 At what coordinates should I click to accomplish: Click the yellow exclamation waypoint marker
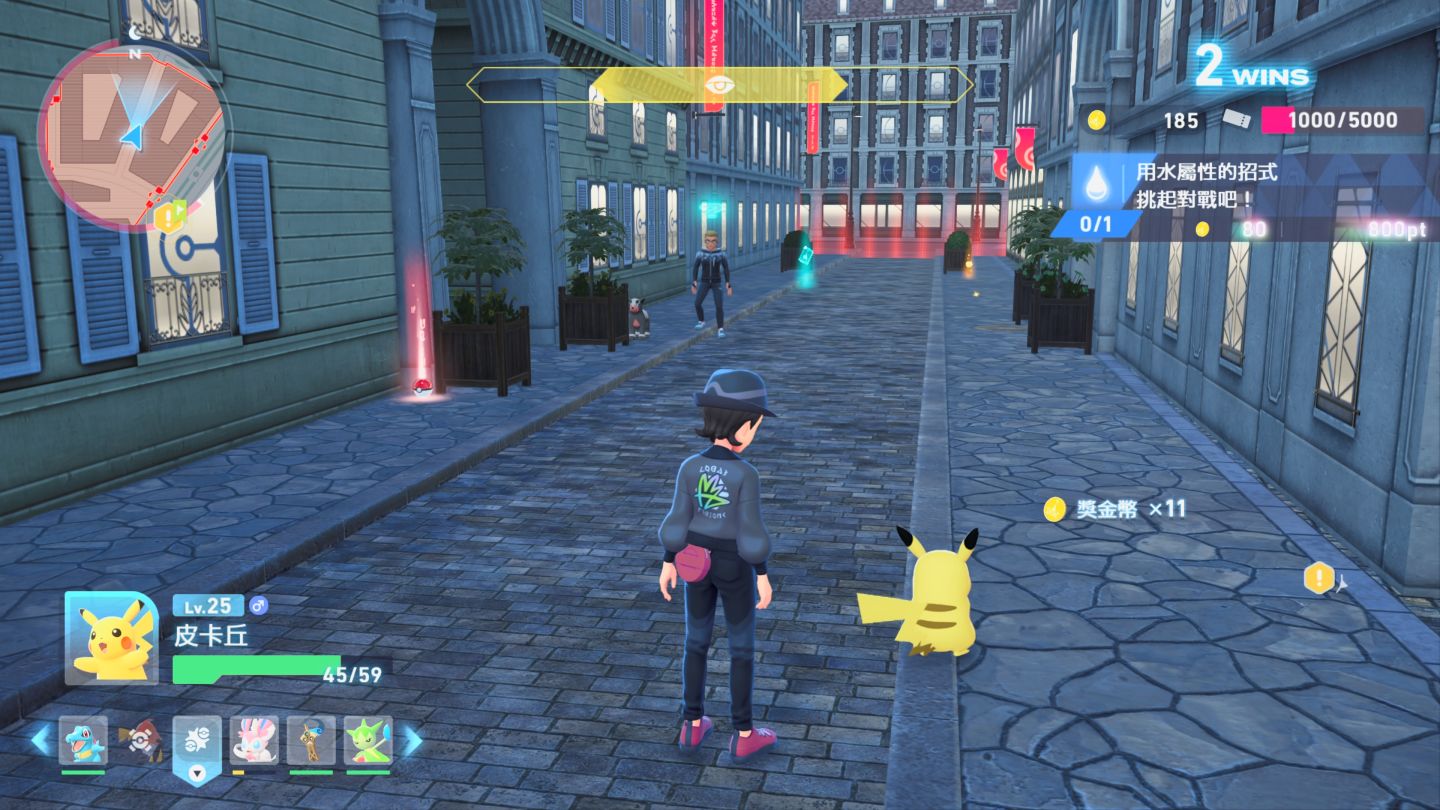pyautogui.click(x=1319, y=577)
